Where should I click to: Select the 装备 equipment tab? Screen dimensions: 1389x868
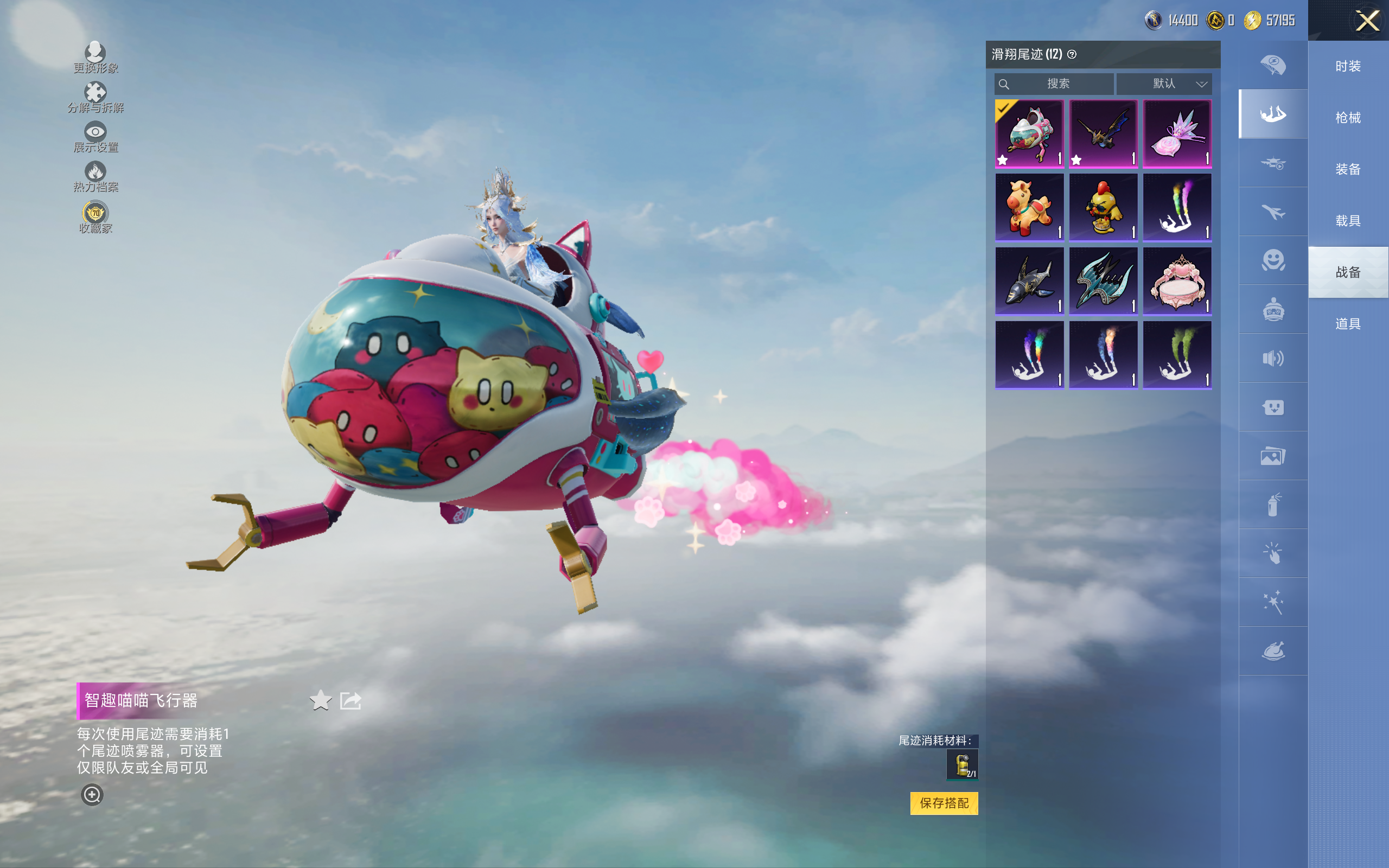(x=1348, y=169)
